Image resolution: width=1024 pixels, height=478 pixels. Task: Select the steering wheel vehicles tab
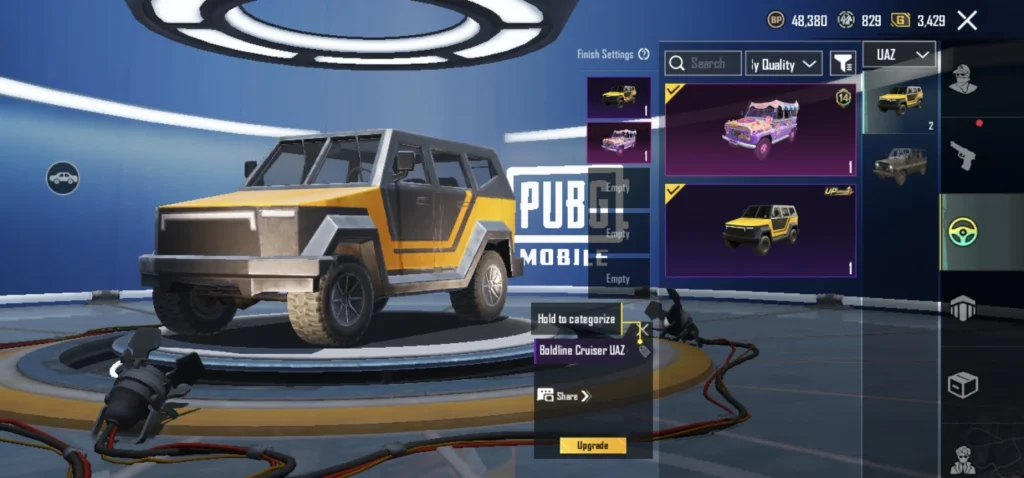tap(962, 233)
